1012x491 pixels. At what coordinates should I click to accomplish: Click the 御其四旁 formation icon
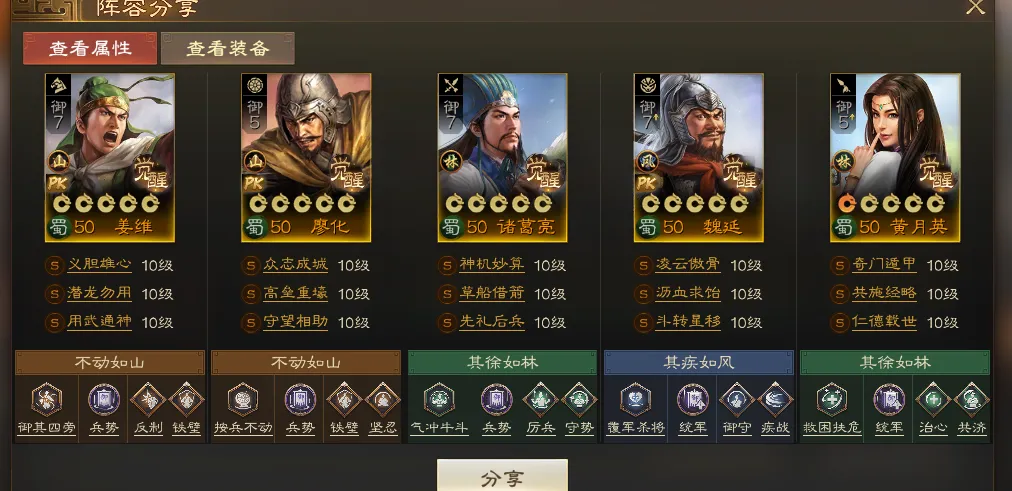[x=46, y=404]
